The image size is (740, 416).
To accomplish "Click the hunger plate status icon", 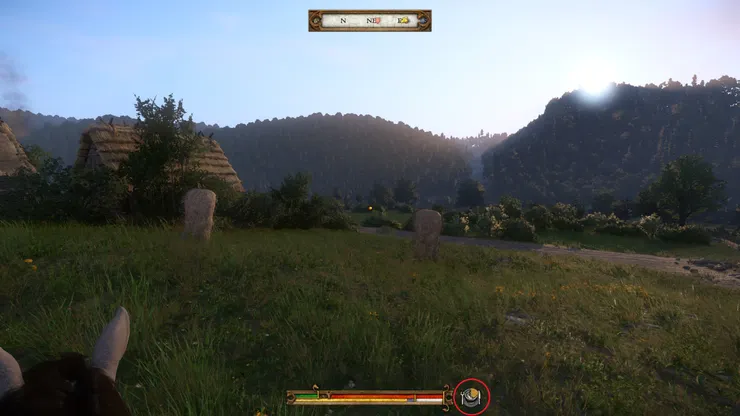I will (x=471, y=398).
